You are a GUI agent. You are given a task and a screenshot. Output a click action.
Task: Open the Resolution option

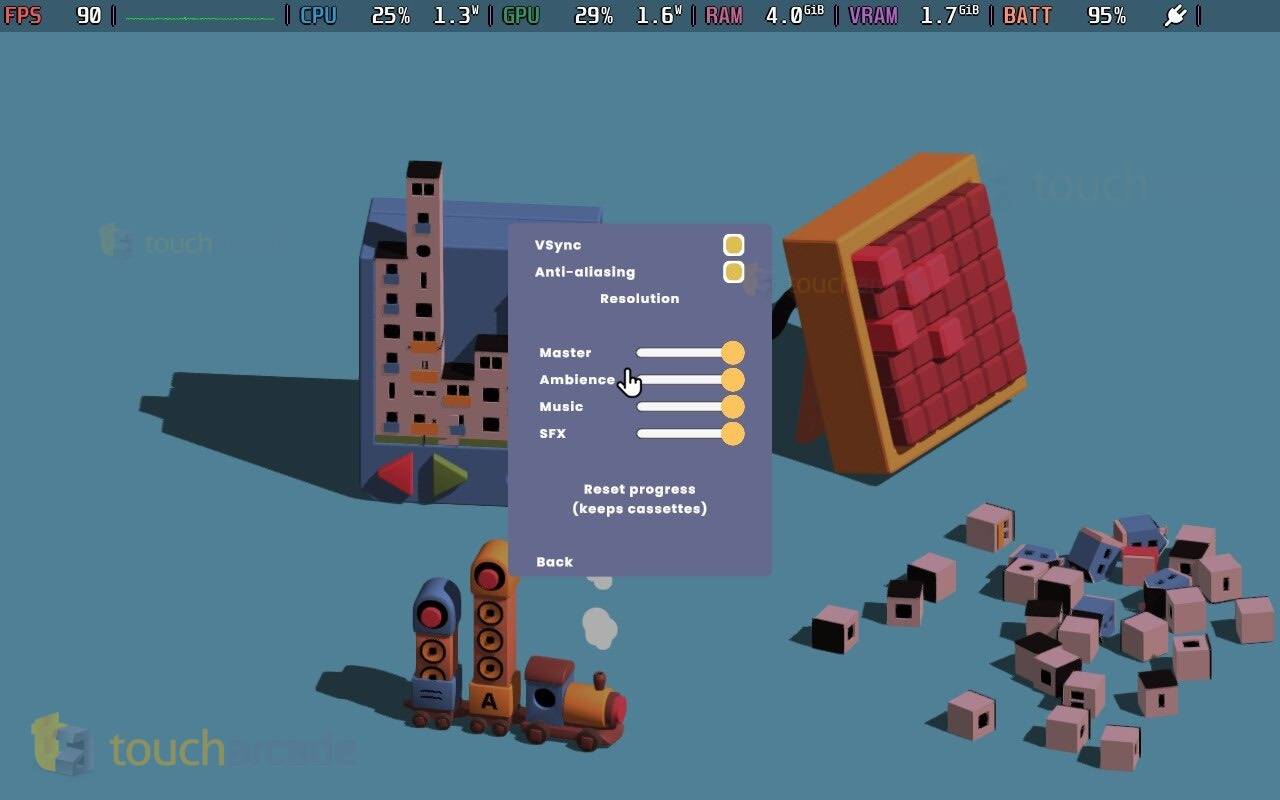tap(639, 298)
